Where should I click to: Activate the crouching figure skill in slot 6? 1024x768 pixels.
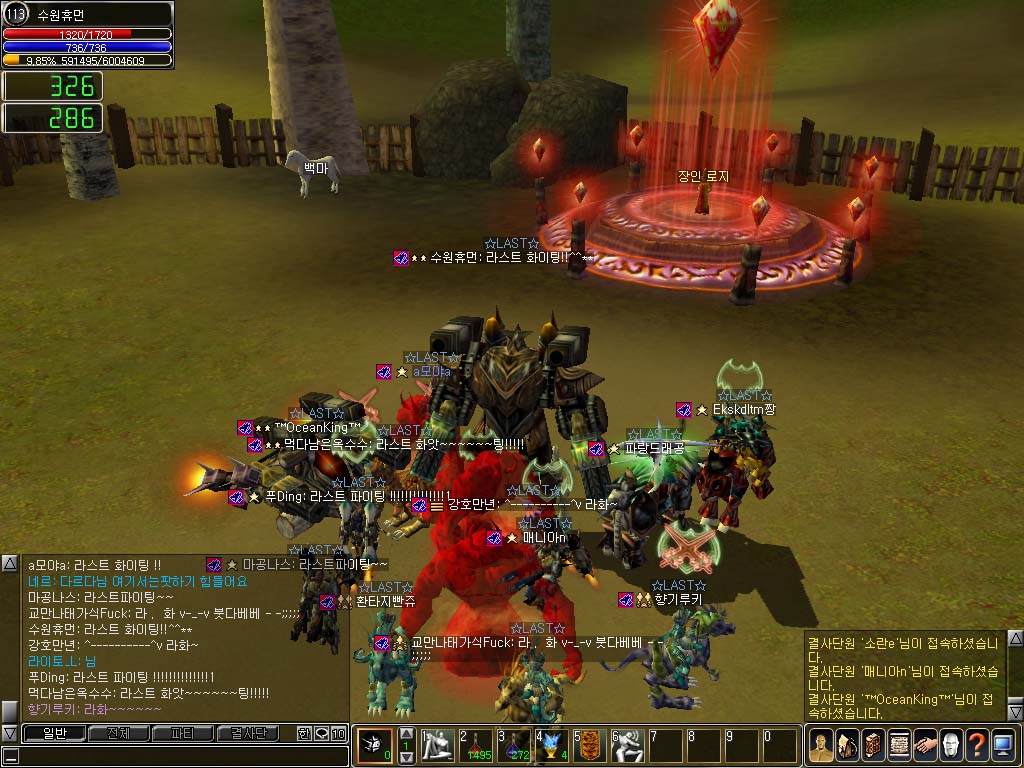(629, 746)
